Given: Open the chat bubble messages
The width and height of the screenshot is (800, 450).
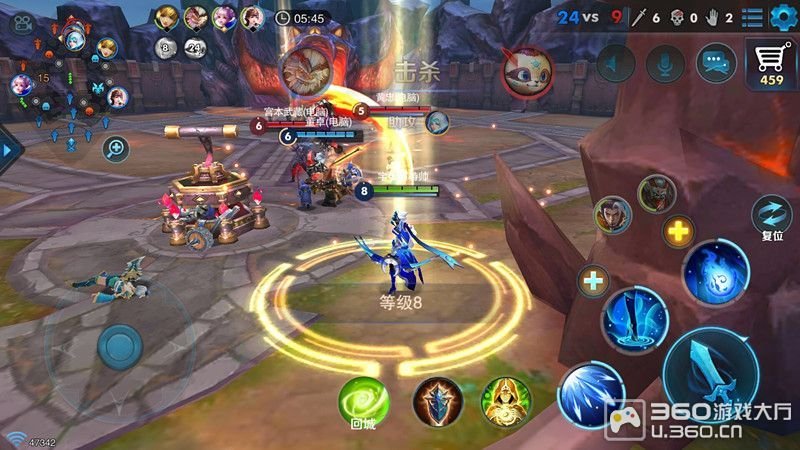Looking at the screenshot, I should pos(716,64).
